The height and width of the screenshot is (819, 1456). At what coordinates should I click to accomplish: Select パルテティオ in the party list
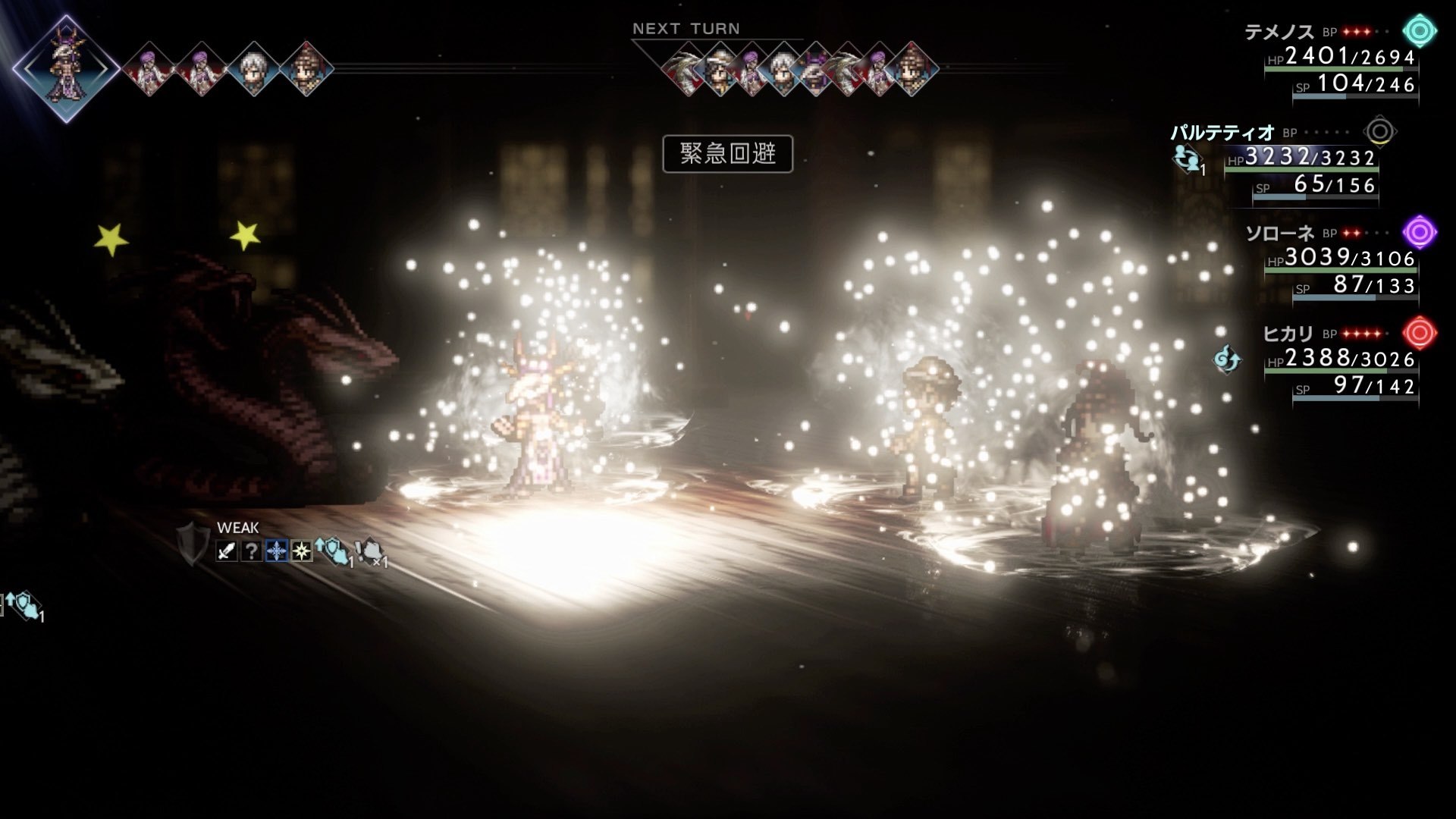(x=1222, y=133)
